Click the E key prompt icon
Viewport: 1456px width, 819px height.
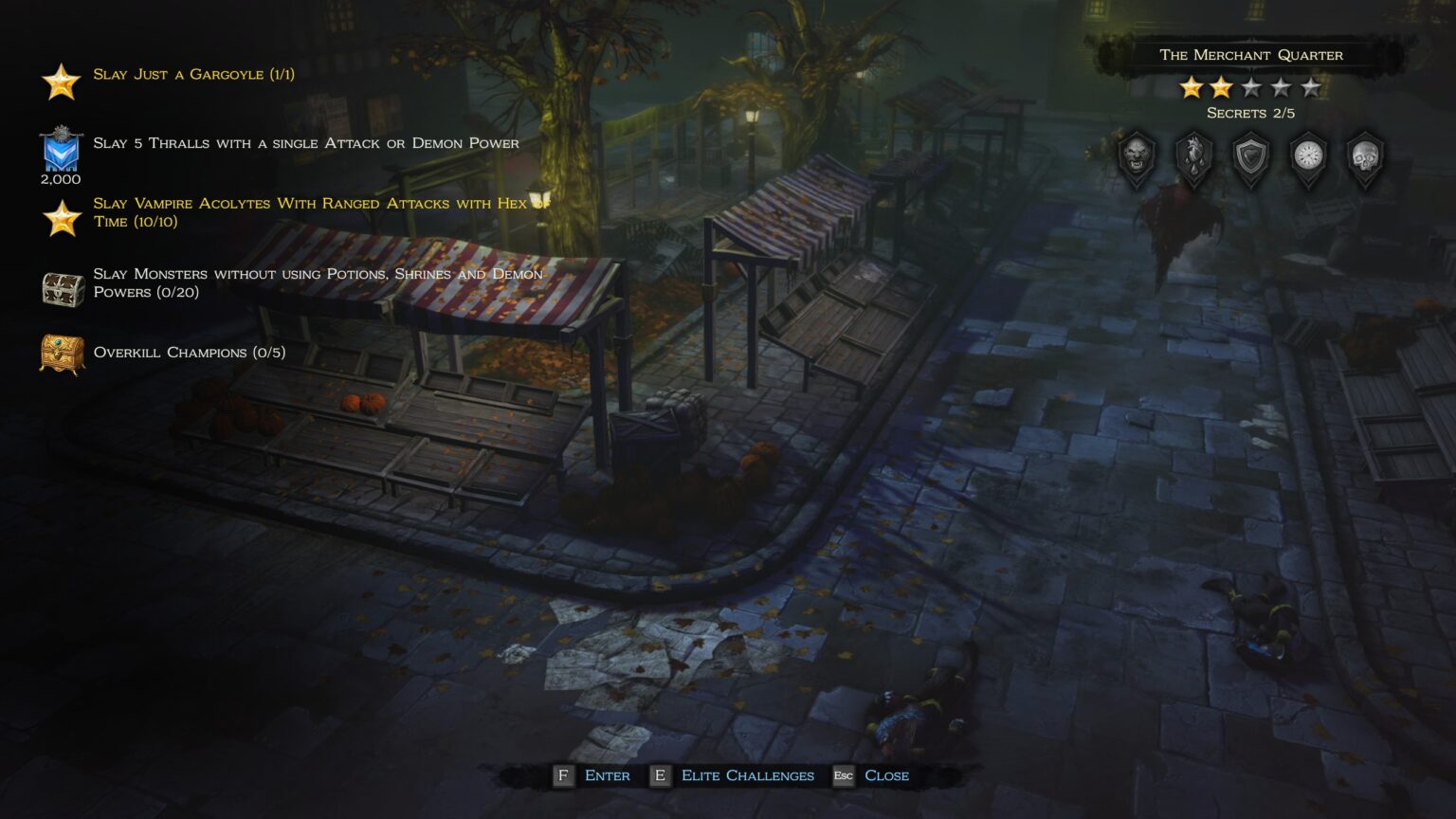660,775
